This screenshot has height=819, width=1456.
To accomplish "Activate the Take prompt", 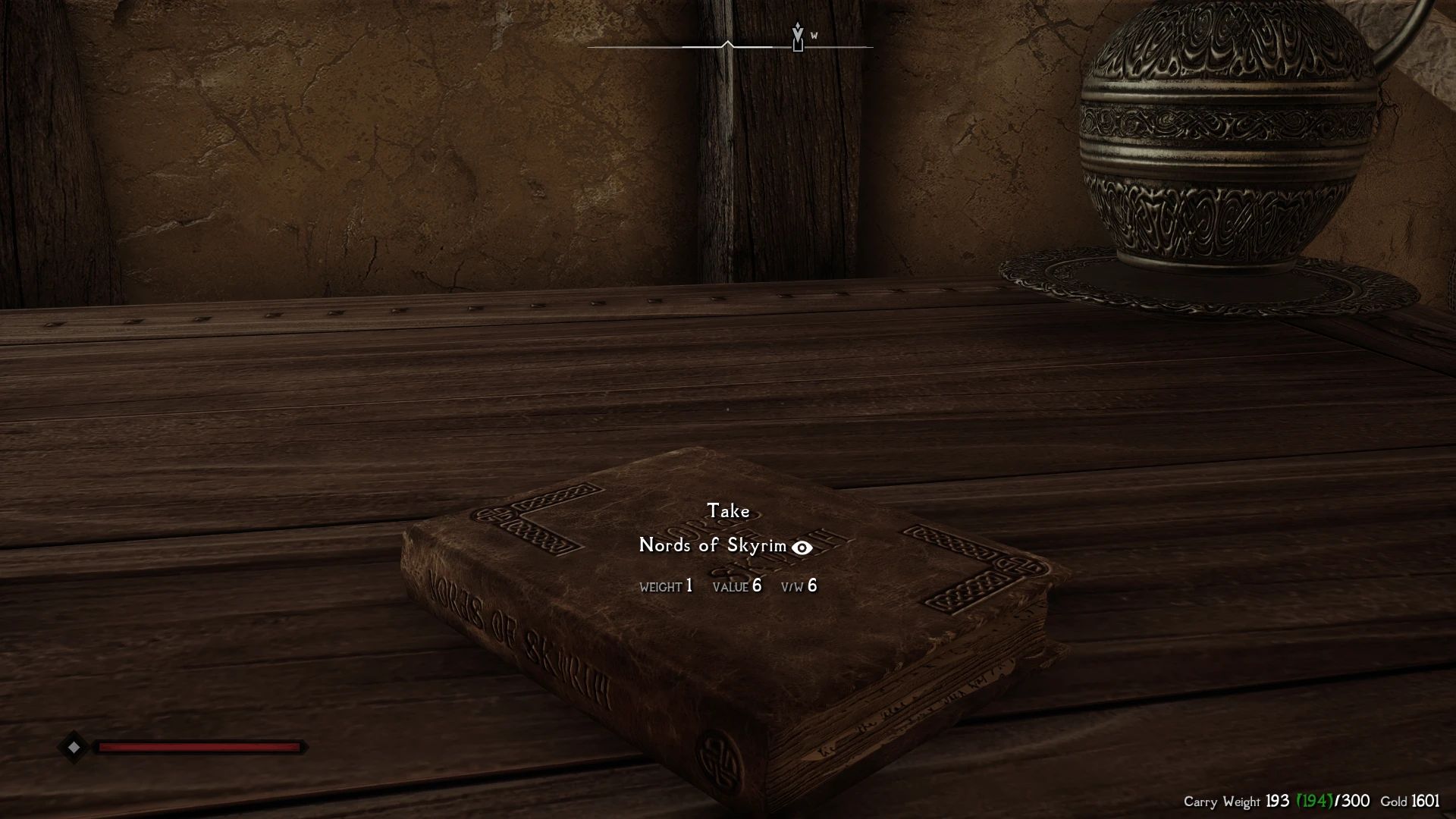I will tap(728, 511).
